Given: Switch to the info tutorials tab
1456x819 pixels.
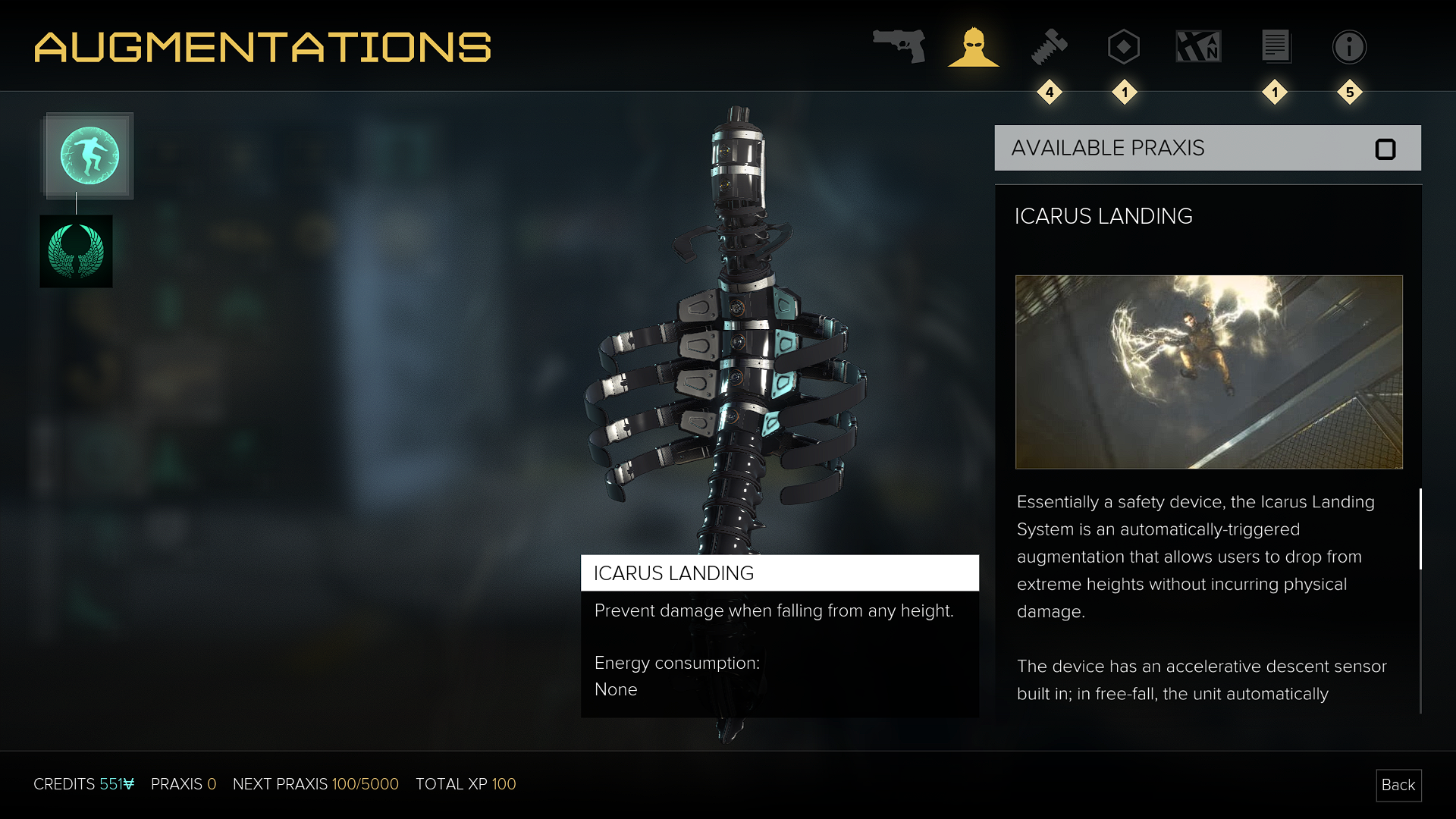Looking at the screenshot, I should [x=1349, y=47].
